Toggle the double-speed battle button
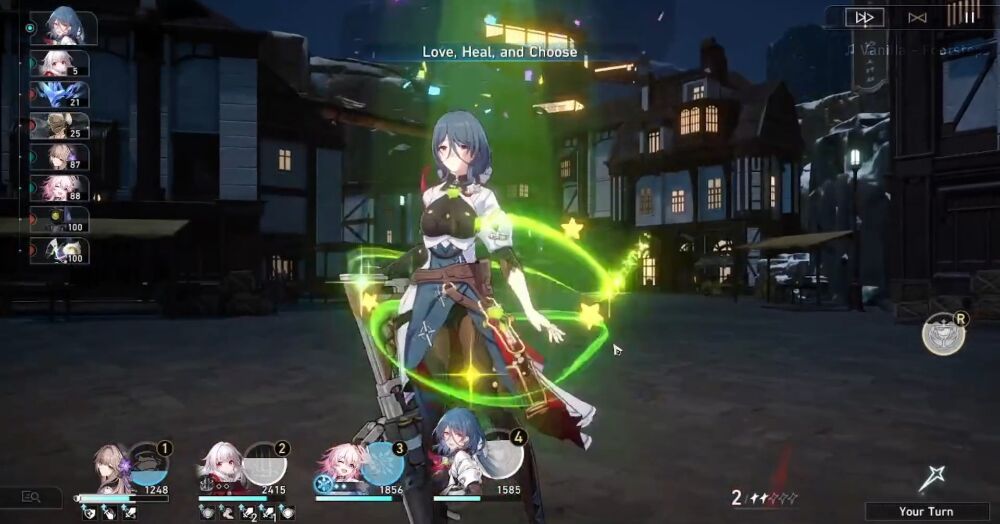Screen dimensions: 1000x524 (865, 17)
